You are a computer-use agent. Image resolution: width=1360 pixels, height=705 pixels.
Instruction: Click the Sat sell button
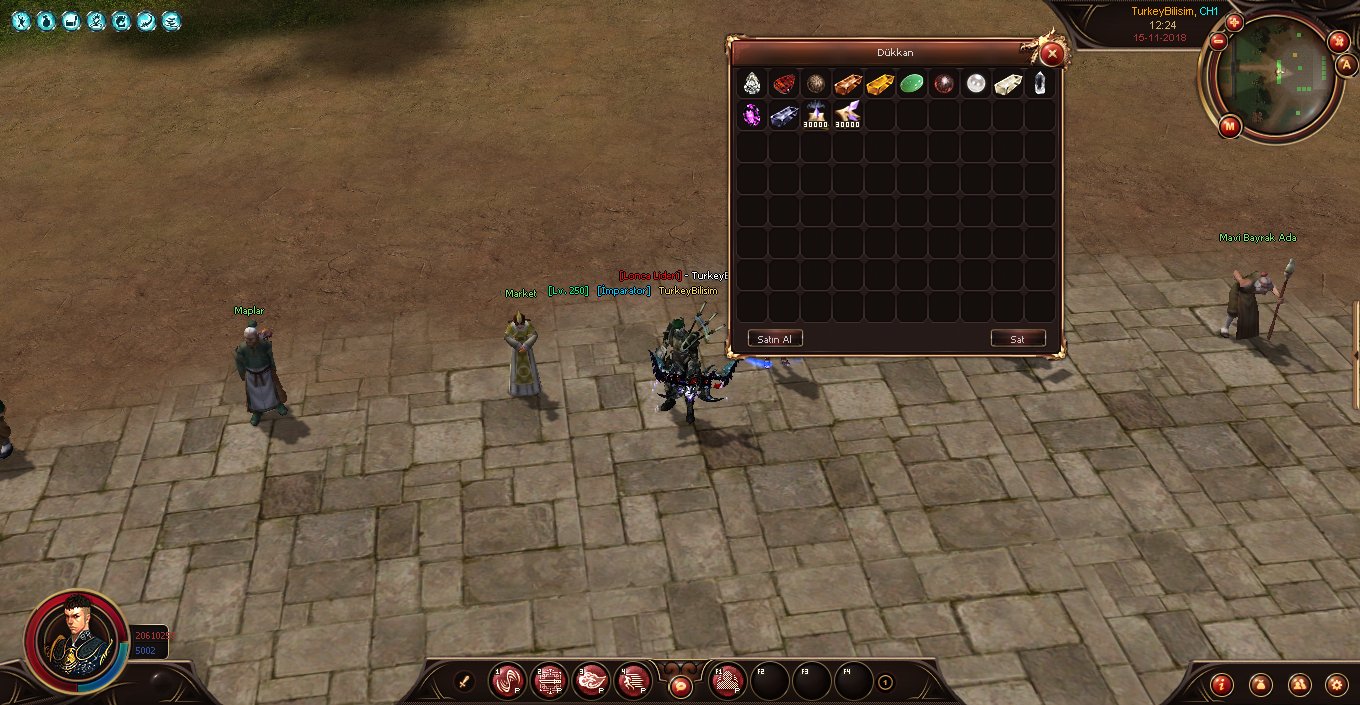click(x=1017, y=339)
